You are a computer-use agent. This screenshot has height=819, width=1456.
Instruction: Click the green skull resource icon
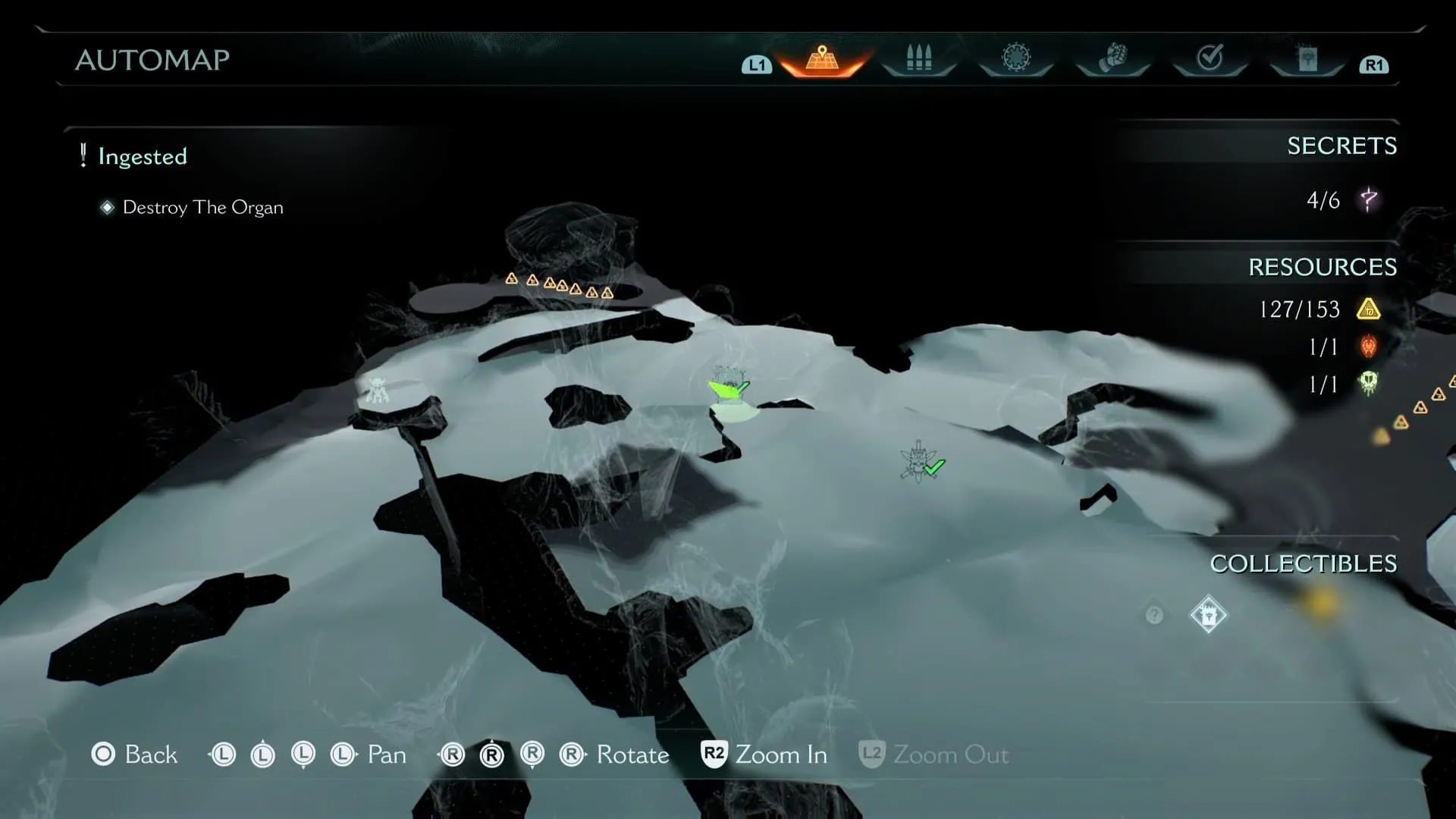[1369, 384]
